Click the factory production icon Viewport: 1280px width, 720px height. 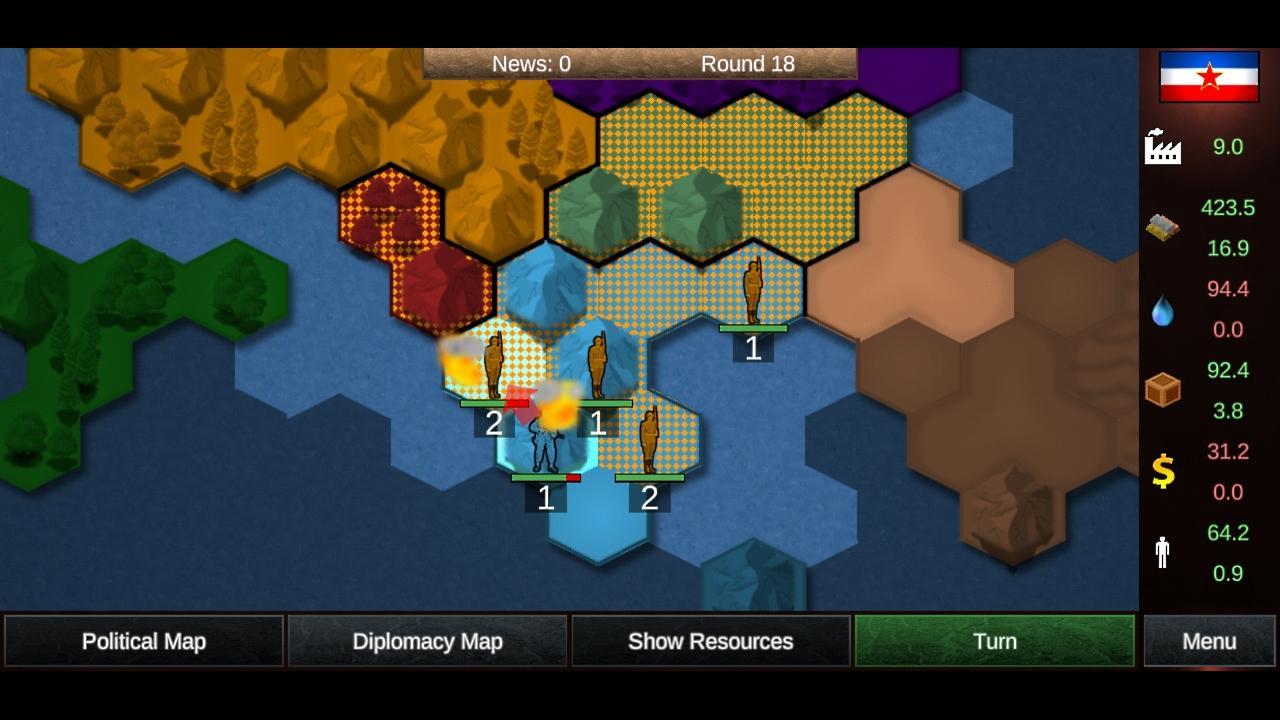point(1162,149)
